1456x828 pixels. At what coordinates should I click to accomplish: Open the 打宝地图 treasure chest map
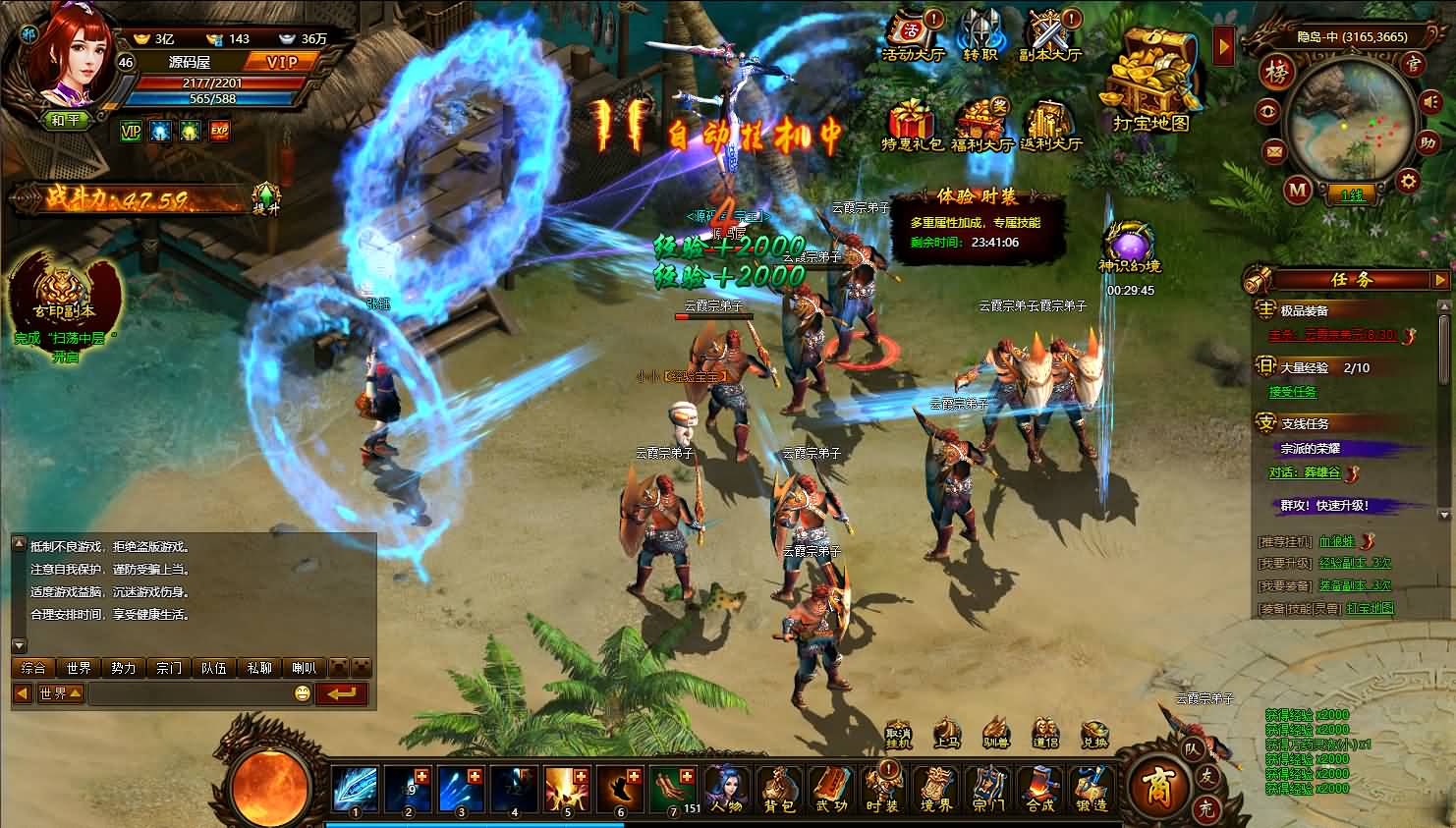coord(1151,81)
